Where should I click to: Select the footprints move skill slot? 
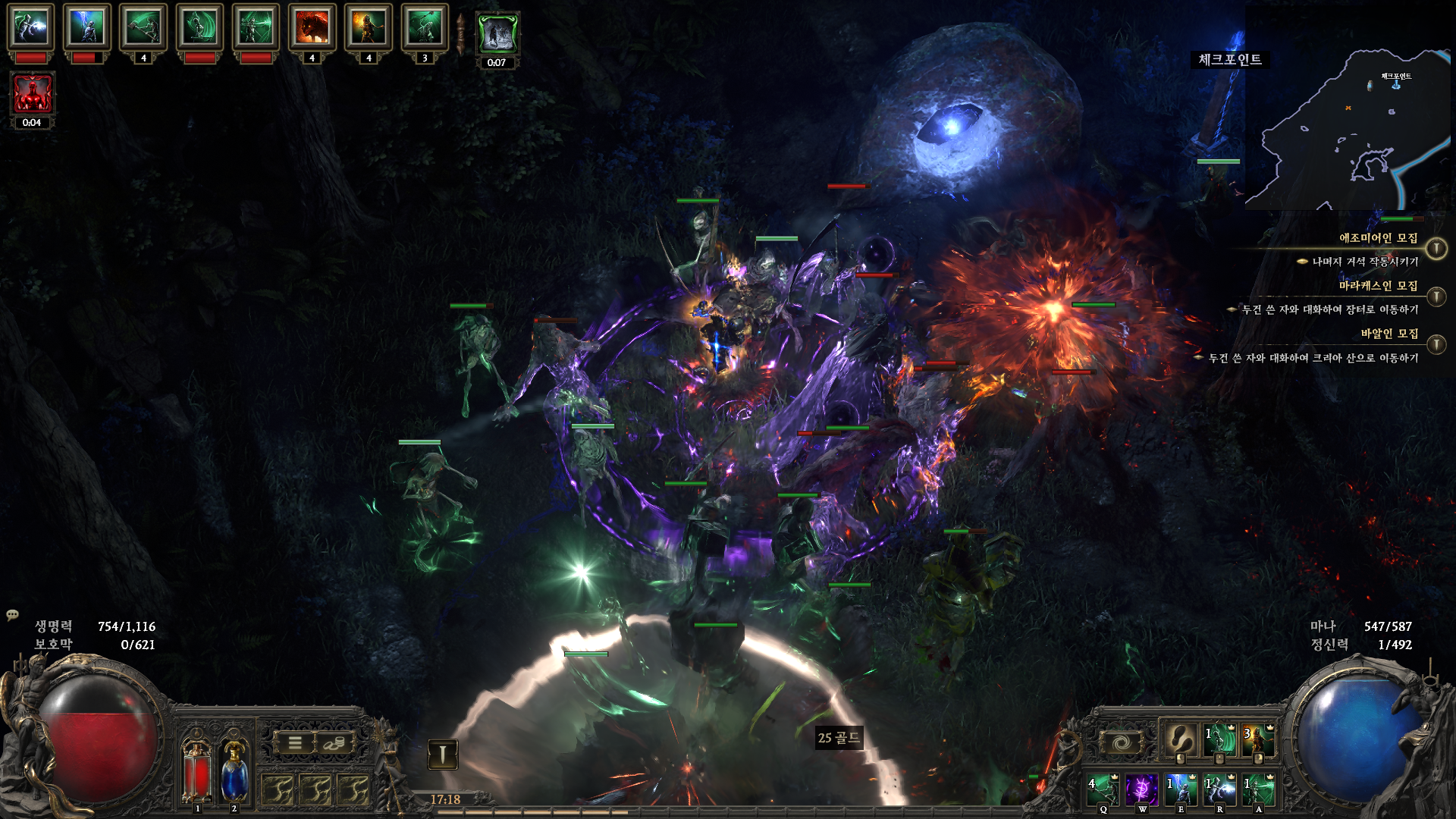[x=1180, y=739]
